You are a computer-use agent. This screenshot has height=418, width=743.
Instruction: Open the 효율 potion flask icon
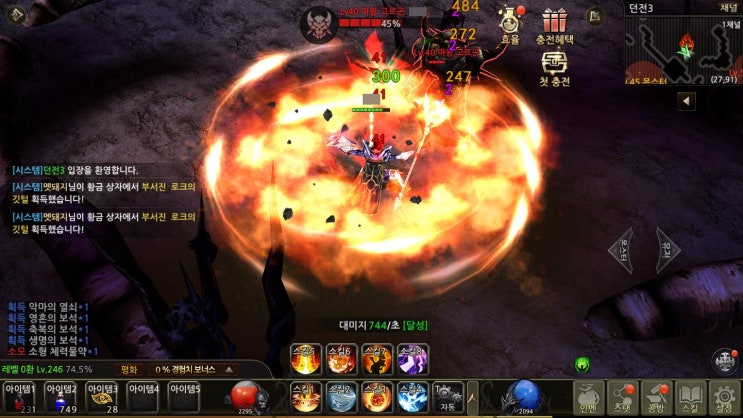[x=511, y=26]
